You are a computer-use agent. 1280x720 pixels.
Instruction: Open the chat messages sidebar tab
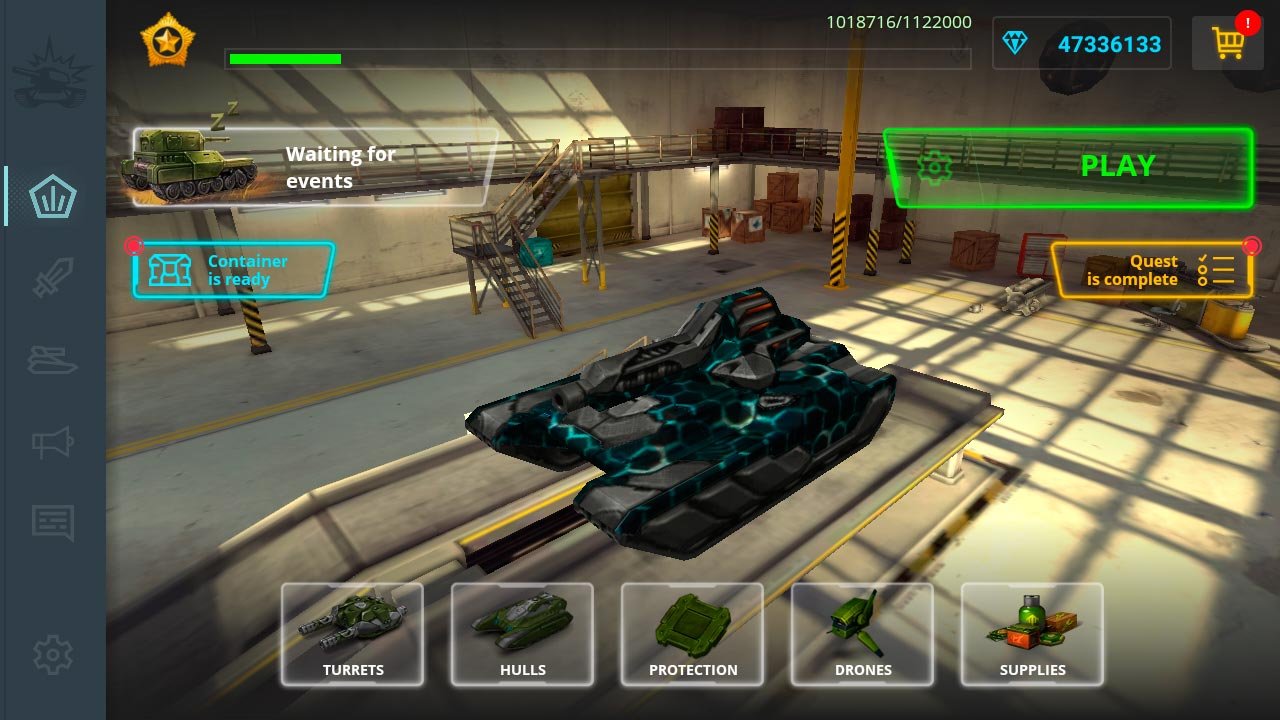point(53,522)
